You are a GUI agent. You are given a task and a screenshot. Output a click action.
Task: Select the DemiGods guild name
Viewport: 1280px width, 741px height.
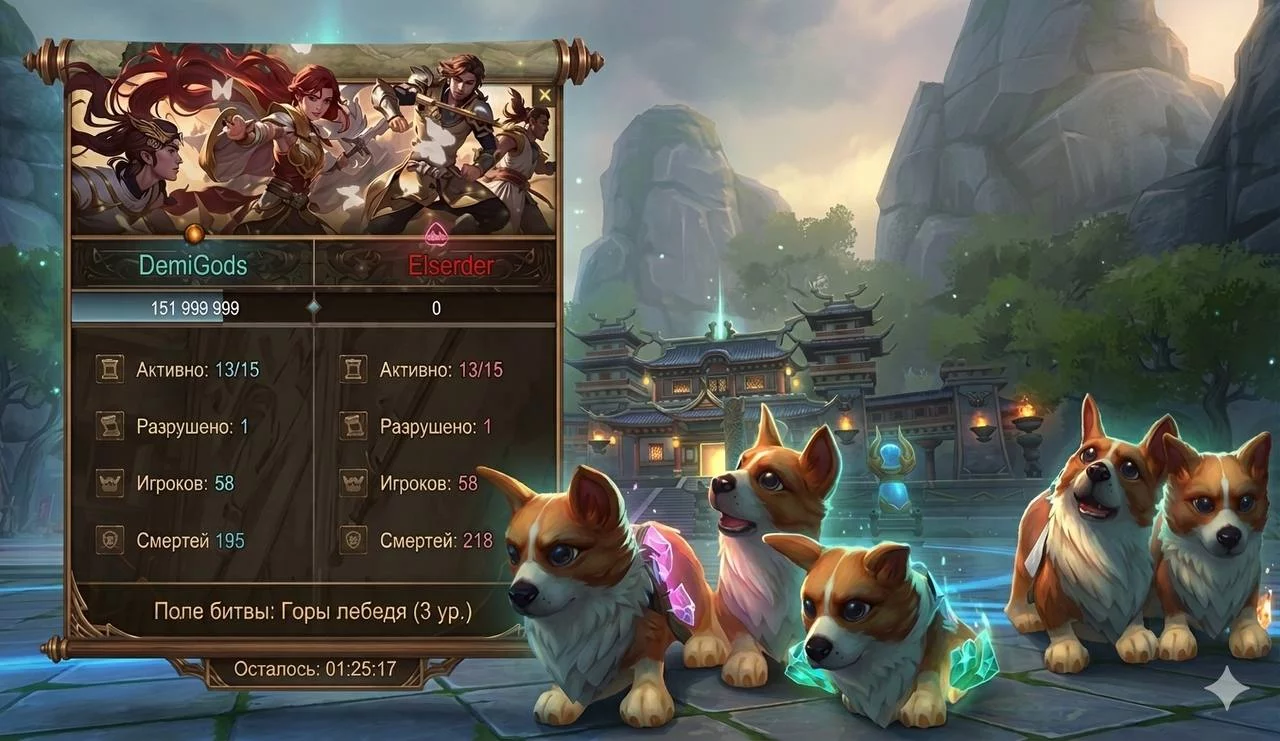pyautogui.click(x=193, y=265)
